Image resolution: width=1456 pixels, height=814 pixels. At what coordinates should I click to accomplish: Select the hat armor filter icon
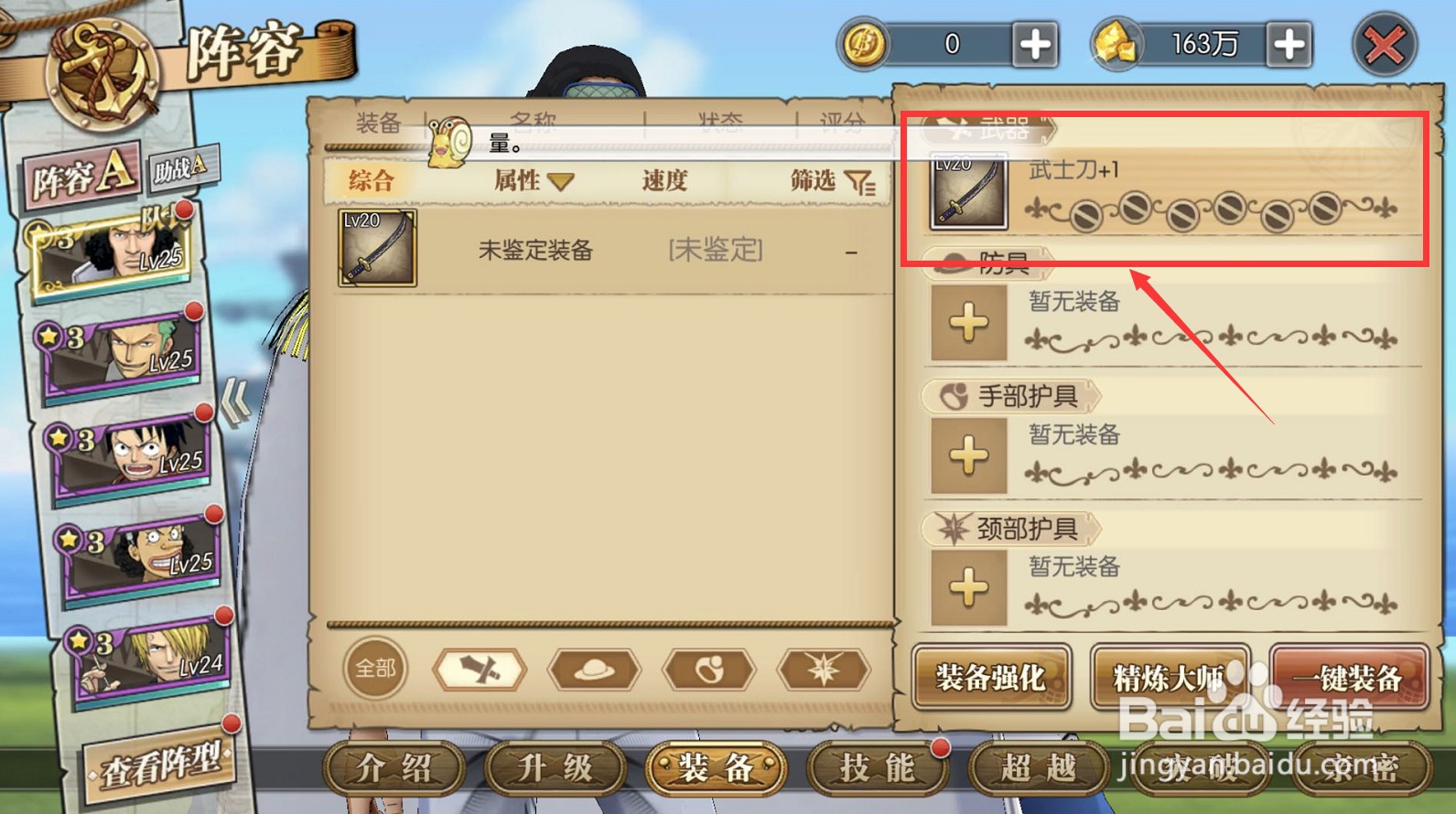pos(596,669)
